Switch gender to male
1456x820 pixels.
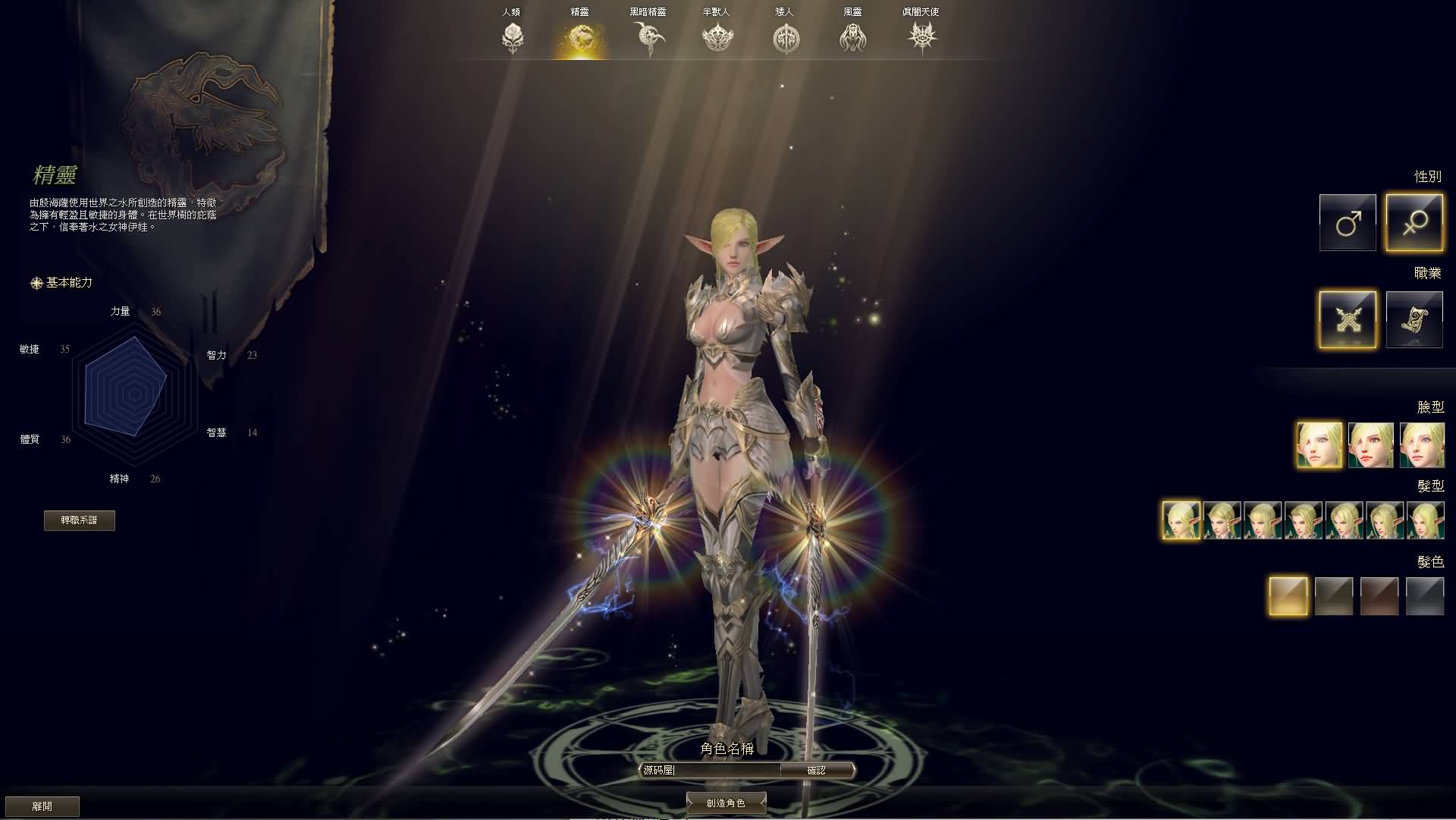(1348, 221)
